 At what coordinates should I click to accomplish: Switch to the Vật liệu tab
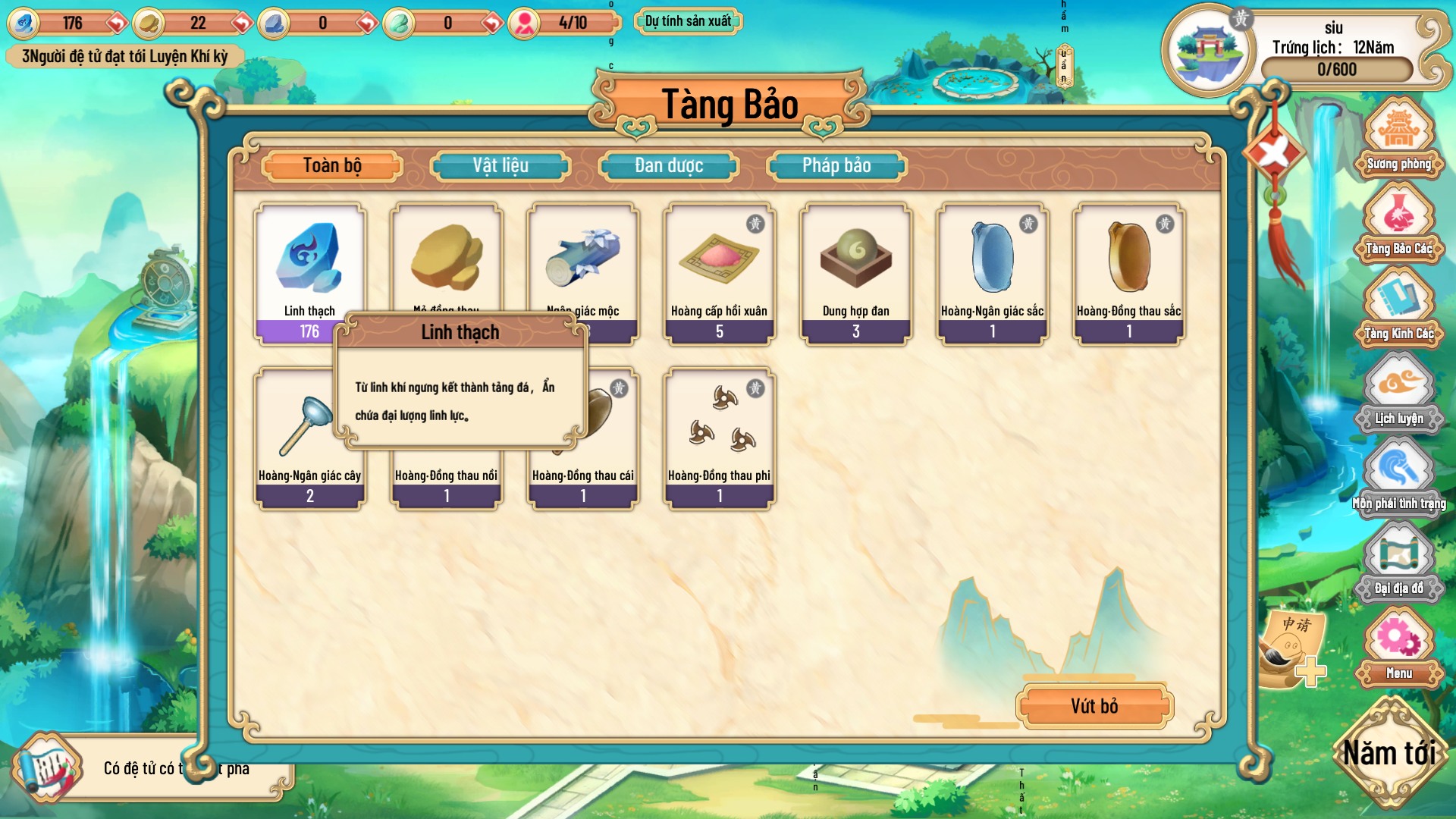(x=500, y=165)
